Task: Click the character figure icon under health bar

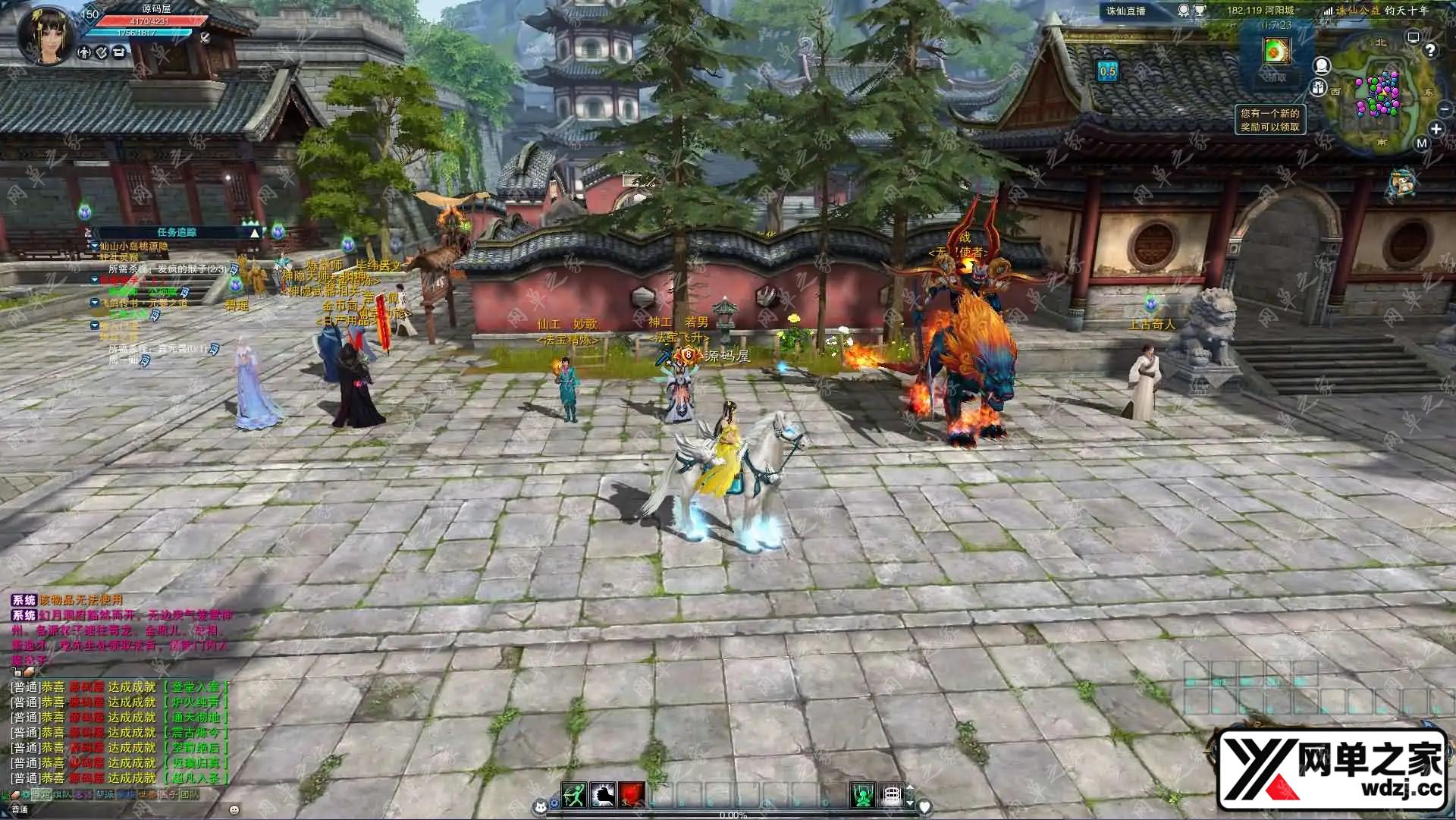Action: (85, 52)
